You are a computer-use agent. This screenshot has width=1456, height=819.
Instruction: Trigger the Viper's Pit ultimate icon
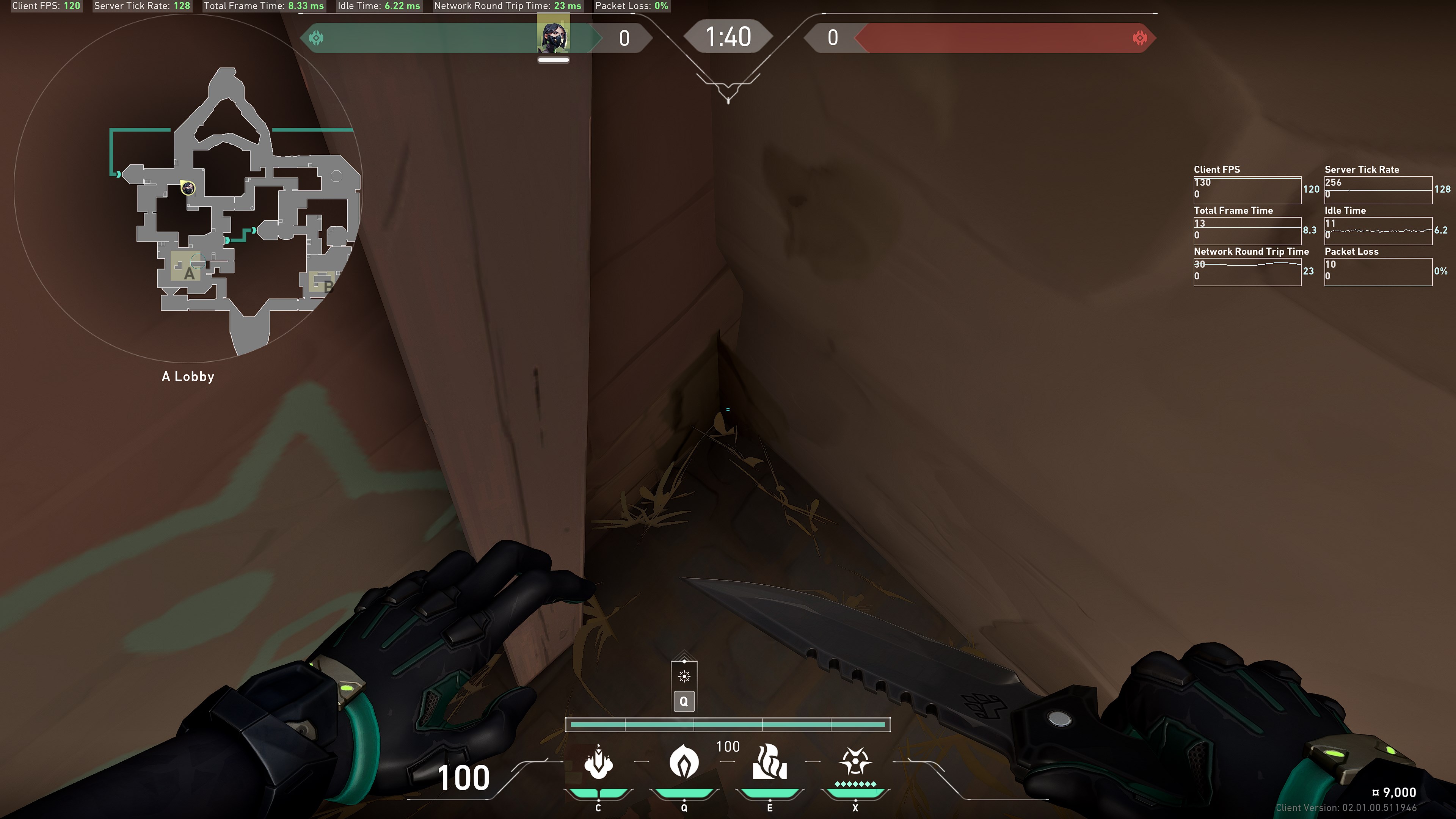[x=855, y=762]
